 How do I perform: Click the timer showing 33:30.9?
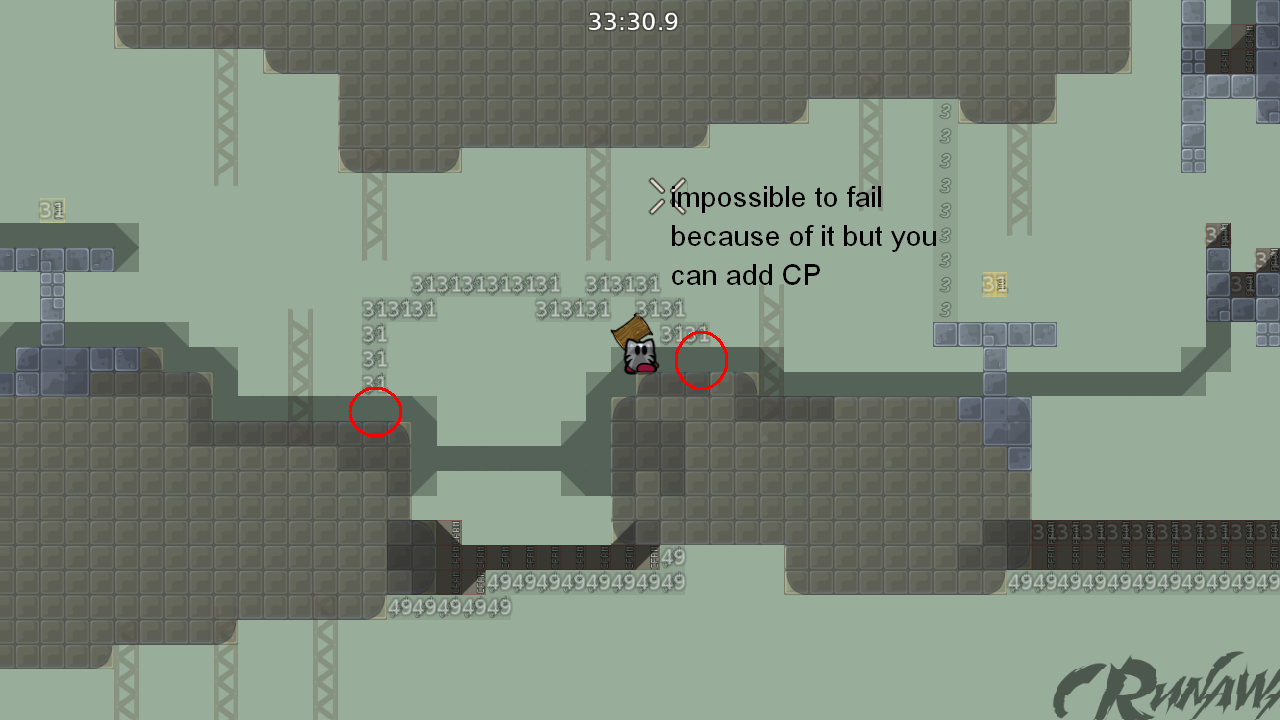point(634,21)
